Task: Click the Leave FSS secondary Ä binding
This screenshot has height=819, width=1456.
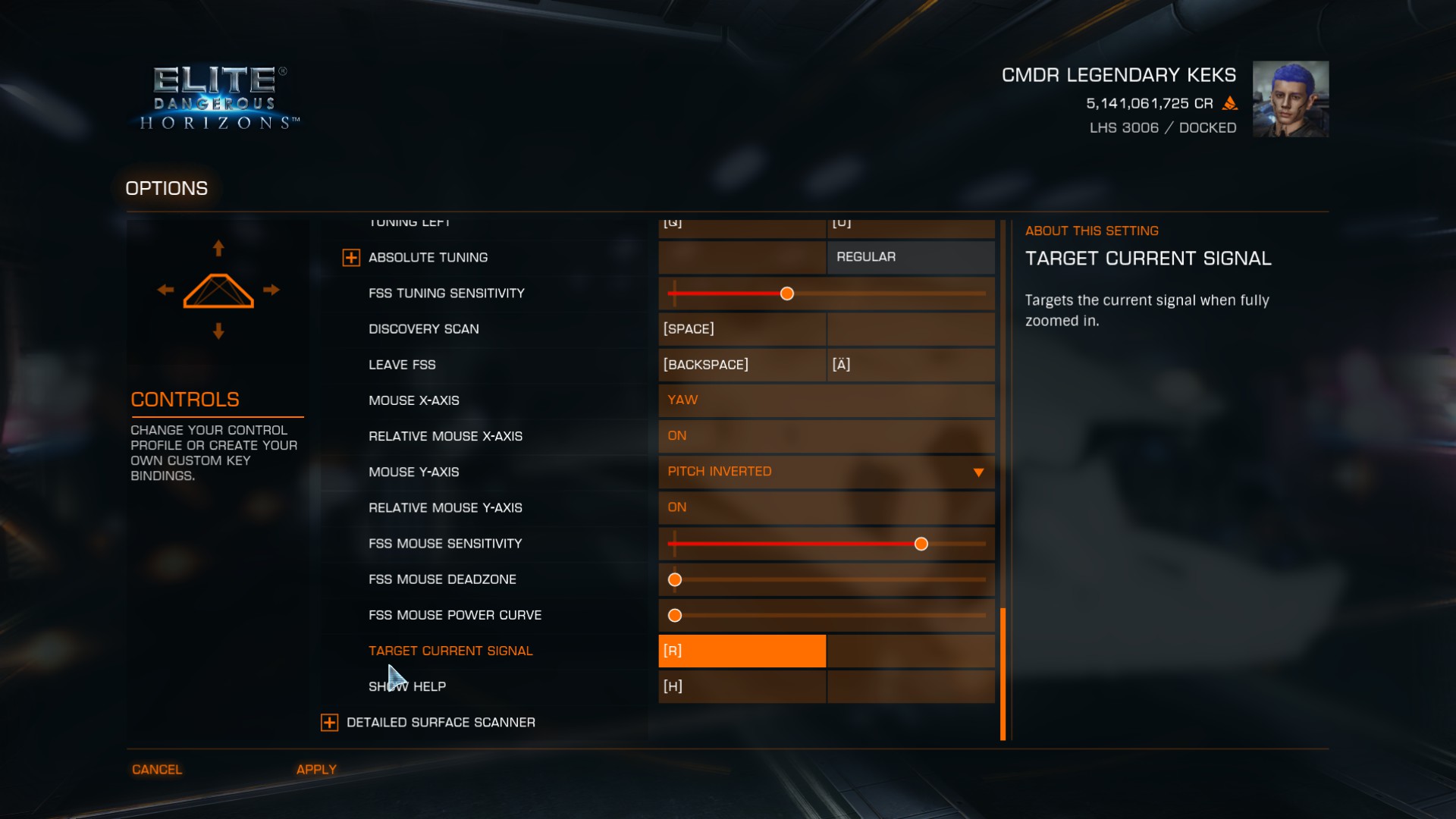Action: [910, 365]
